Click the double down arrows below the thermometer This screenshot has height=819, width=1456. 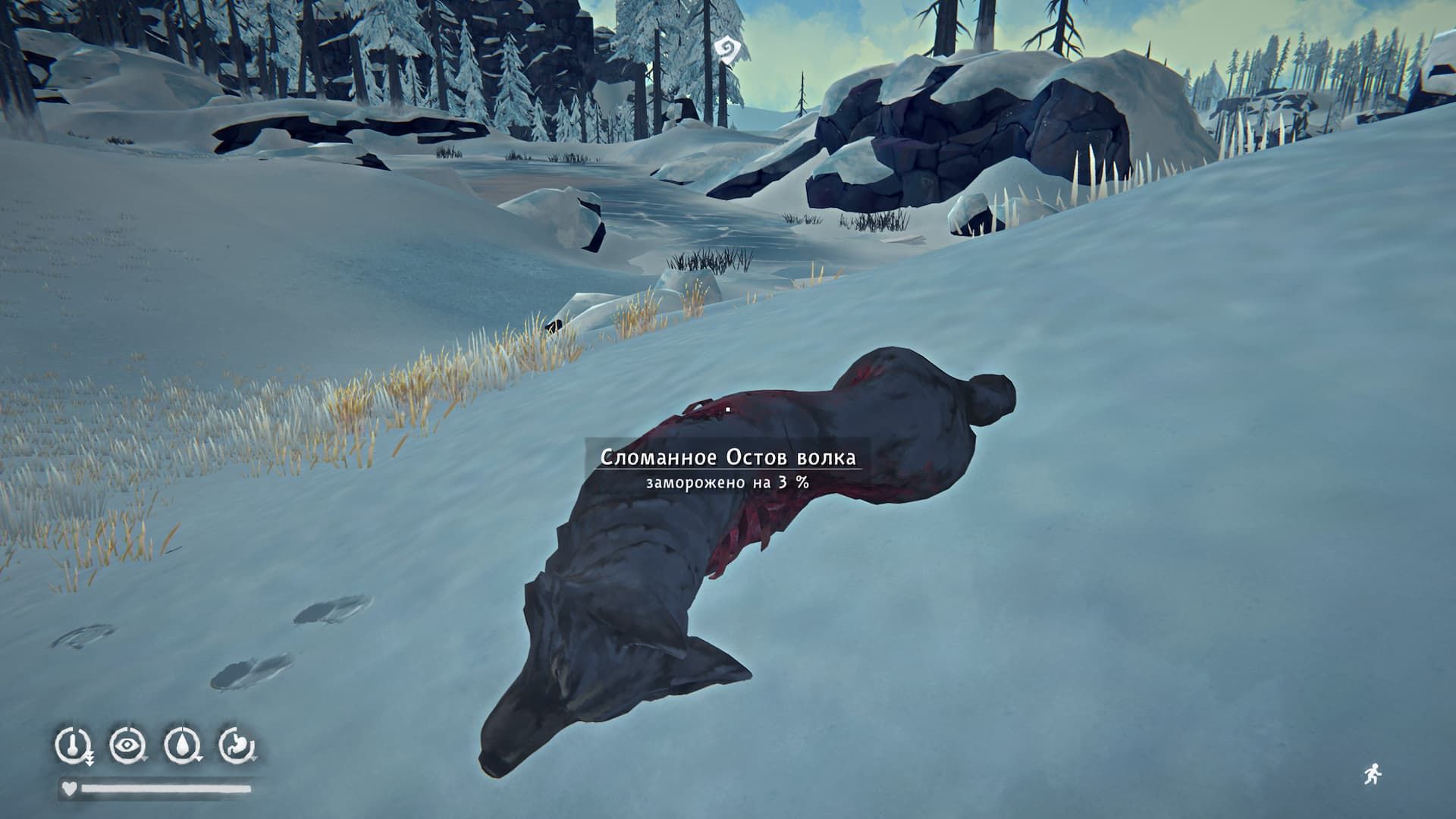point(90,759)
